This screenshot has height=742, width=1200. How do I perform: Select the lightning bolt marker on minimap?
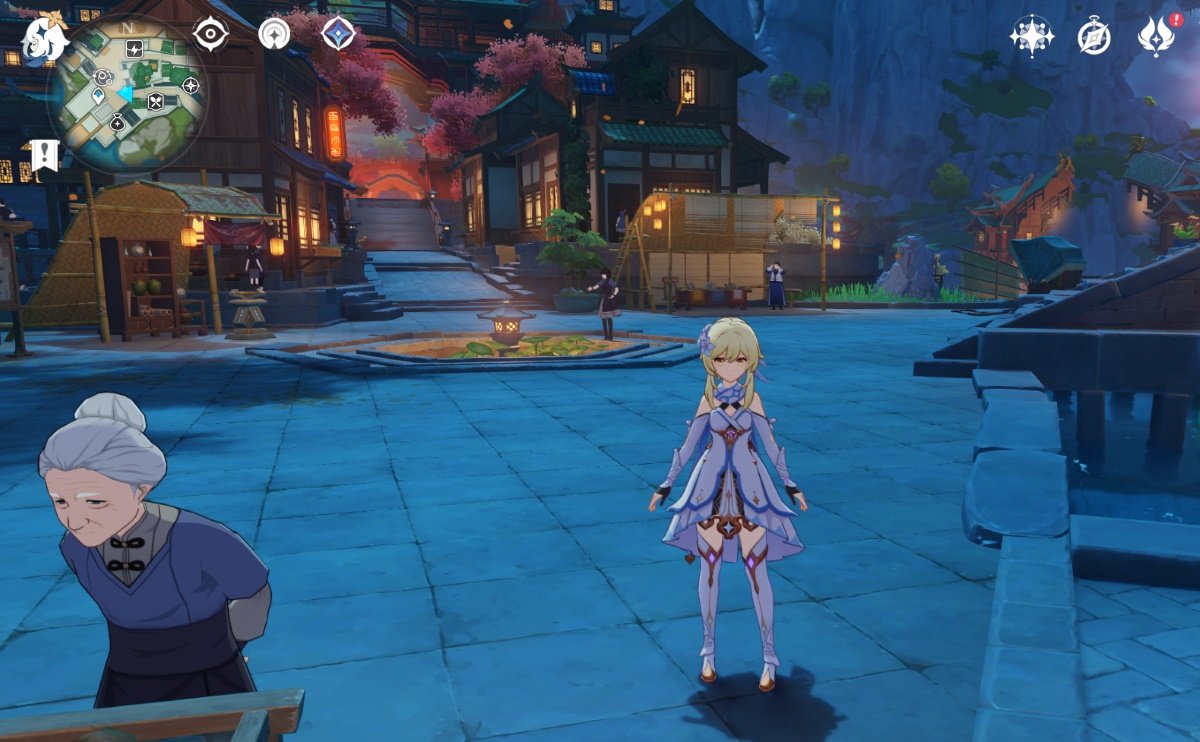tap(134, 48)
